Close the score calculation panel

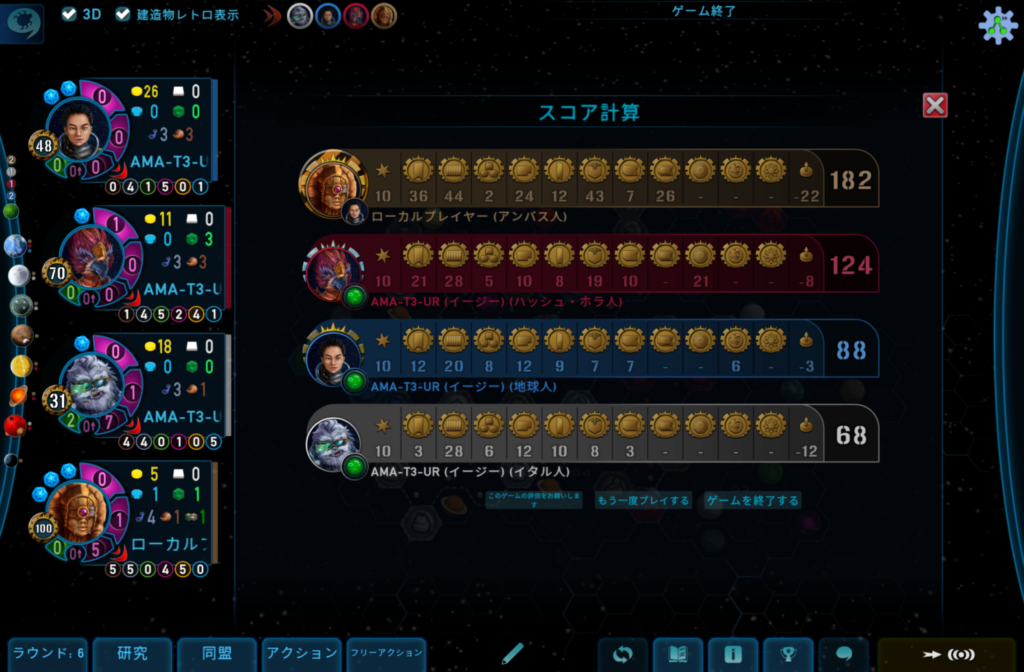pos(935,105)
